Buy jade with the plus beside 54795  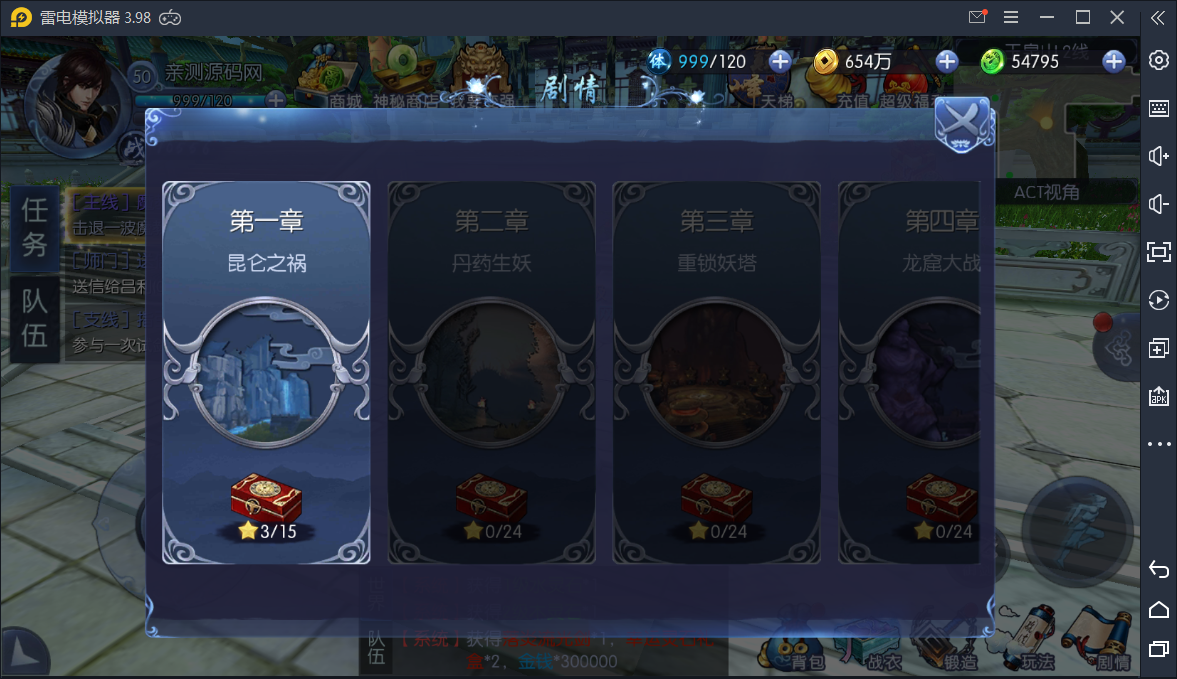click(x=1113, y=61)
